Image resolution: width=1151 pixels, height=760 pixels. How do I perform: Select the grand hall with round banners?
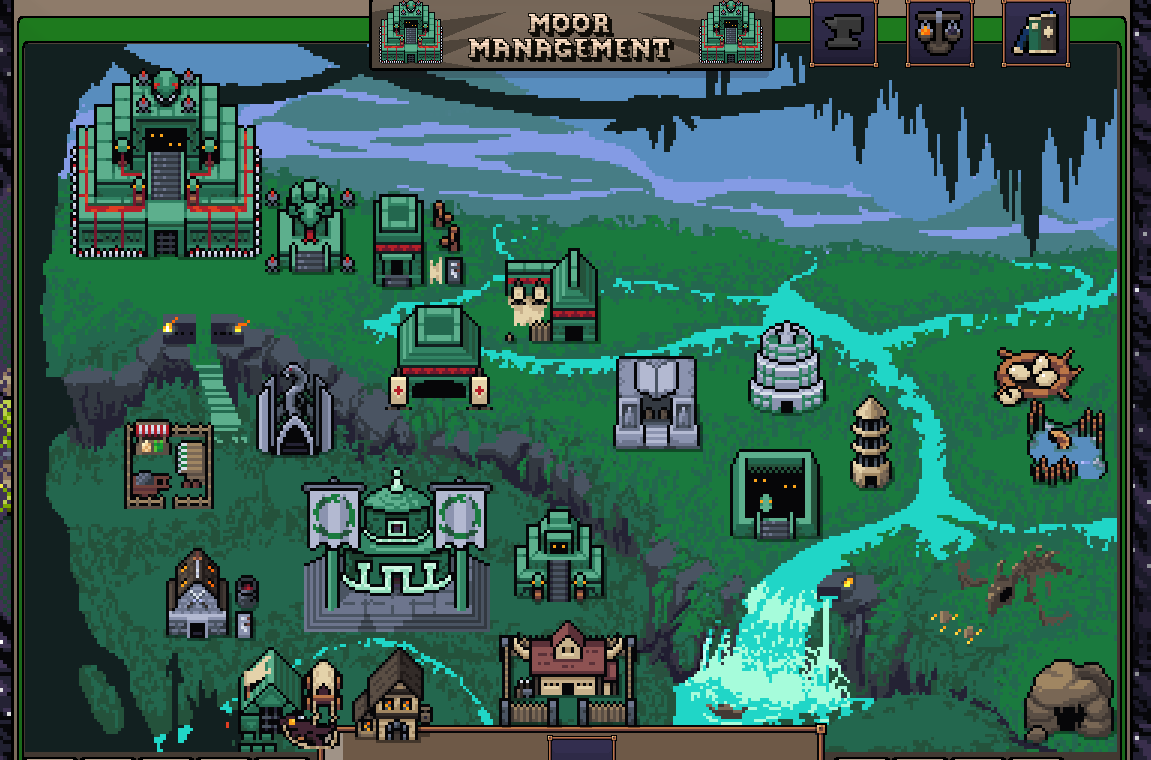(397, 548)
